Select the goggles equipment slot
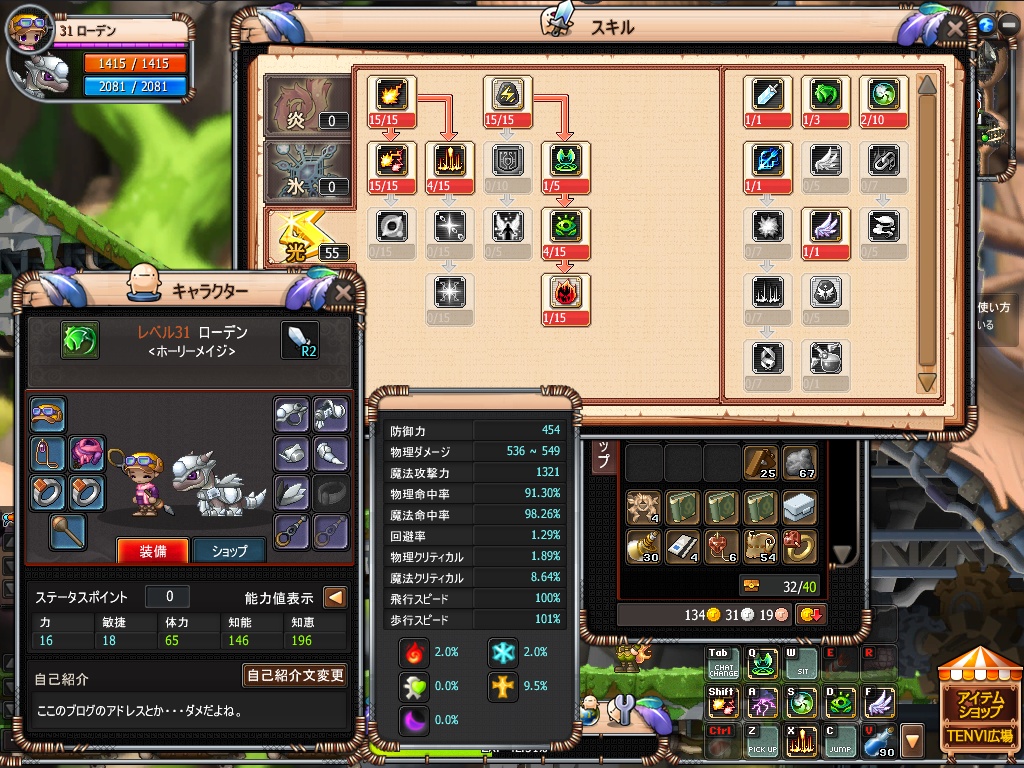The width and height of the screenshot is (1024, 768). [47, 413]
